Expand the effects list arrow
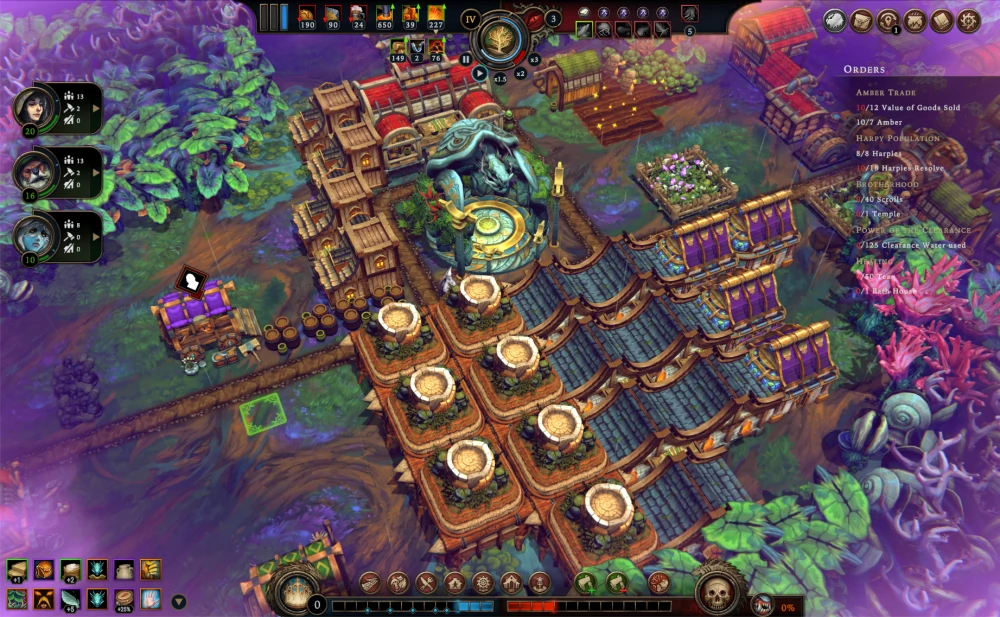The width and height of the screenshot is (1000, 617). pyautogui.click(x=179, y=601)
